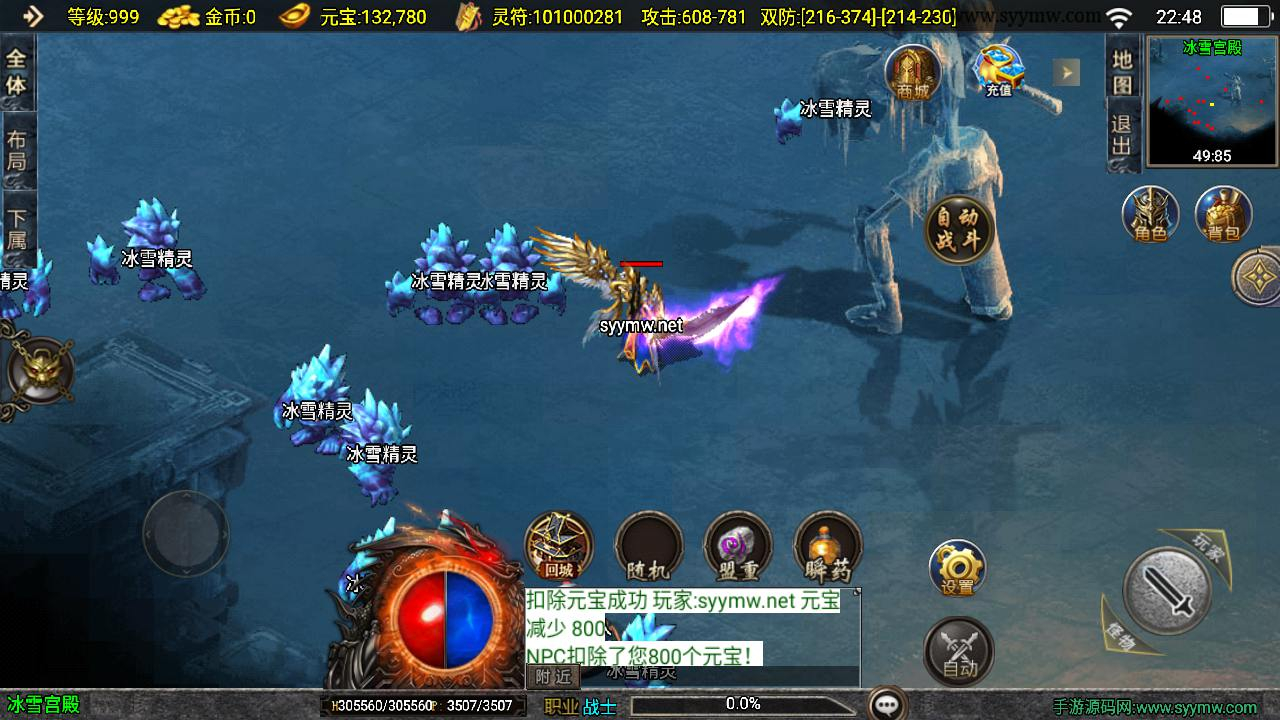
Task: Open the 商城 shop icon
Action: [913, 72]
